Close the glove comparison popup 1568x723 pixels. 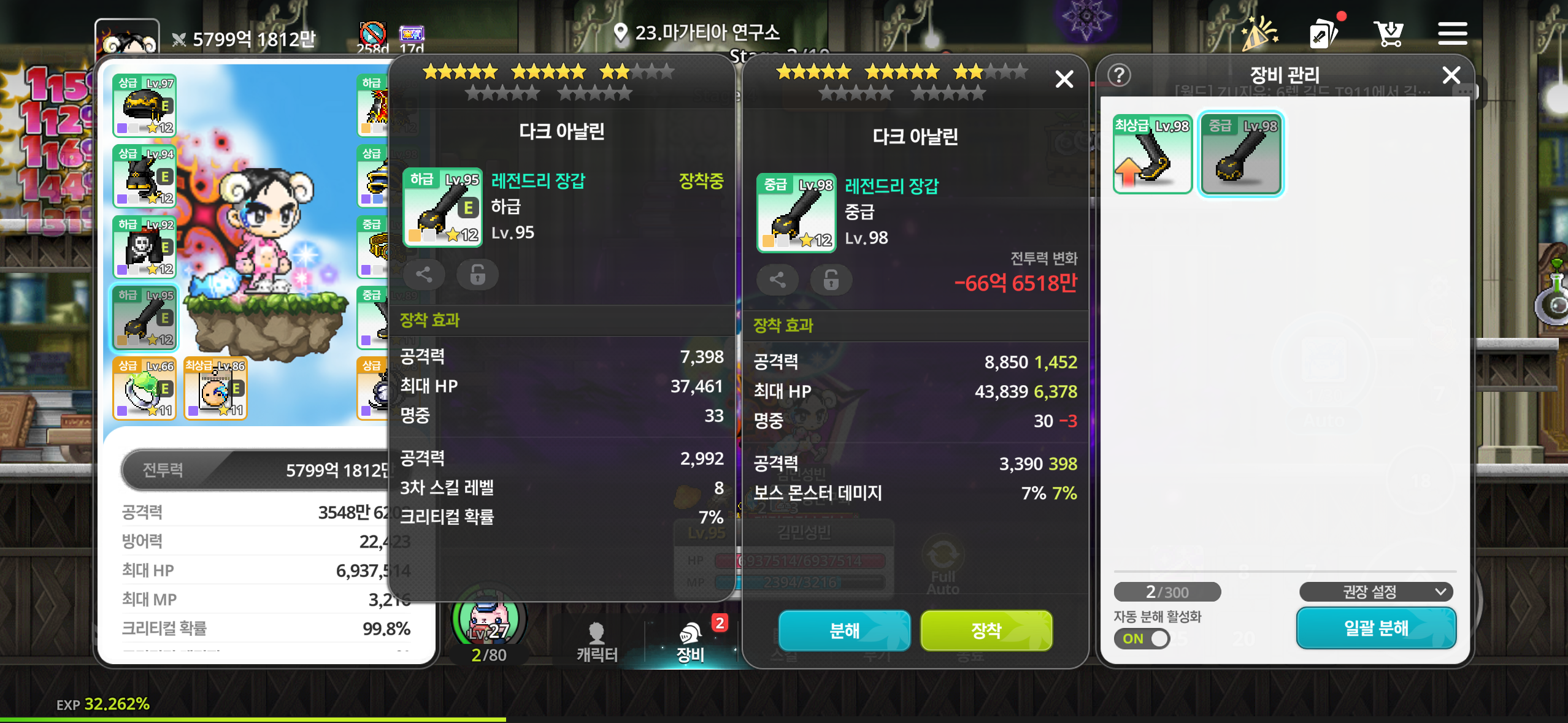pos(1064,79)
